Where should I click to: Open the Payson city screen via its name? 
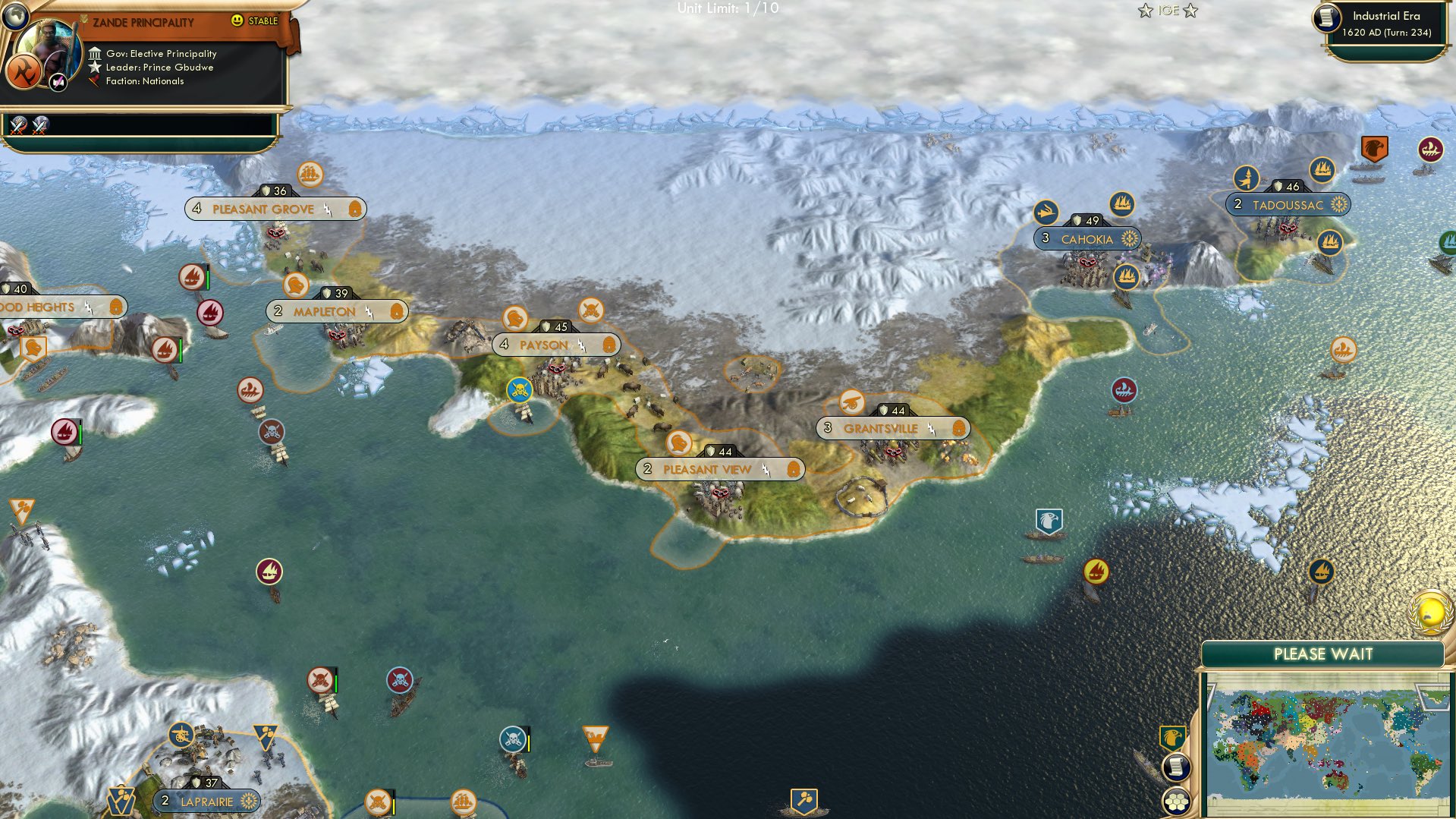[543, 345]
